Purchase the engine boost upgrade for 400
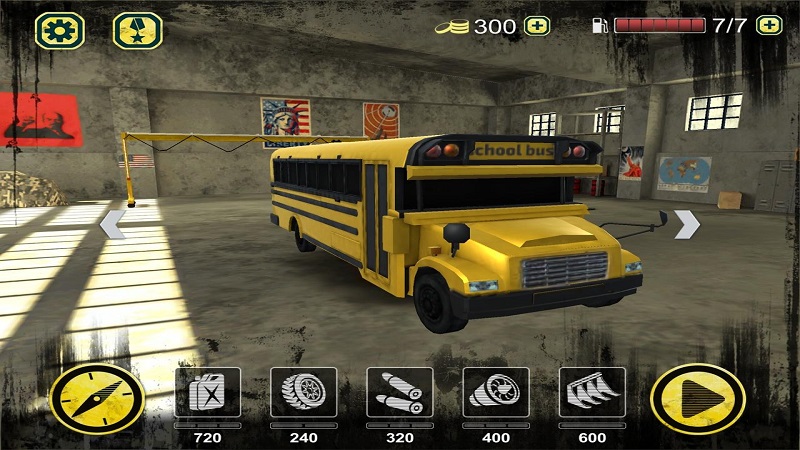The image size is (800, 450). coord(495,392)
